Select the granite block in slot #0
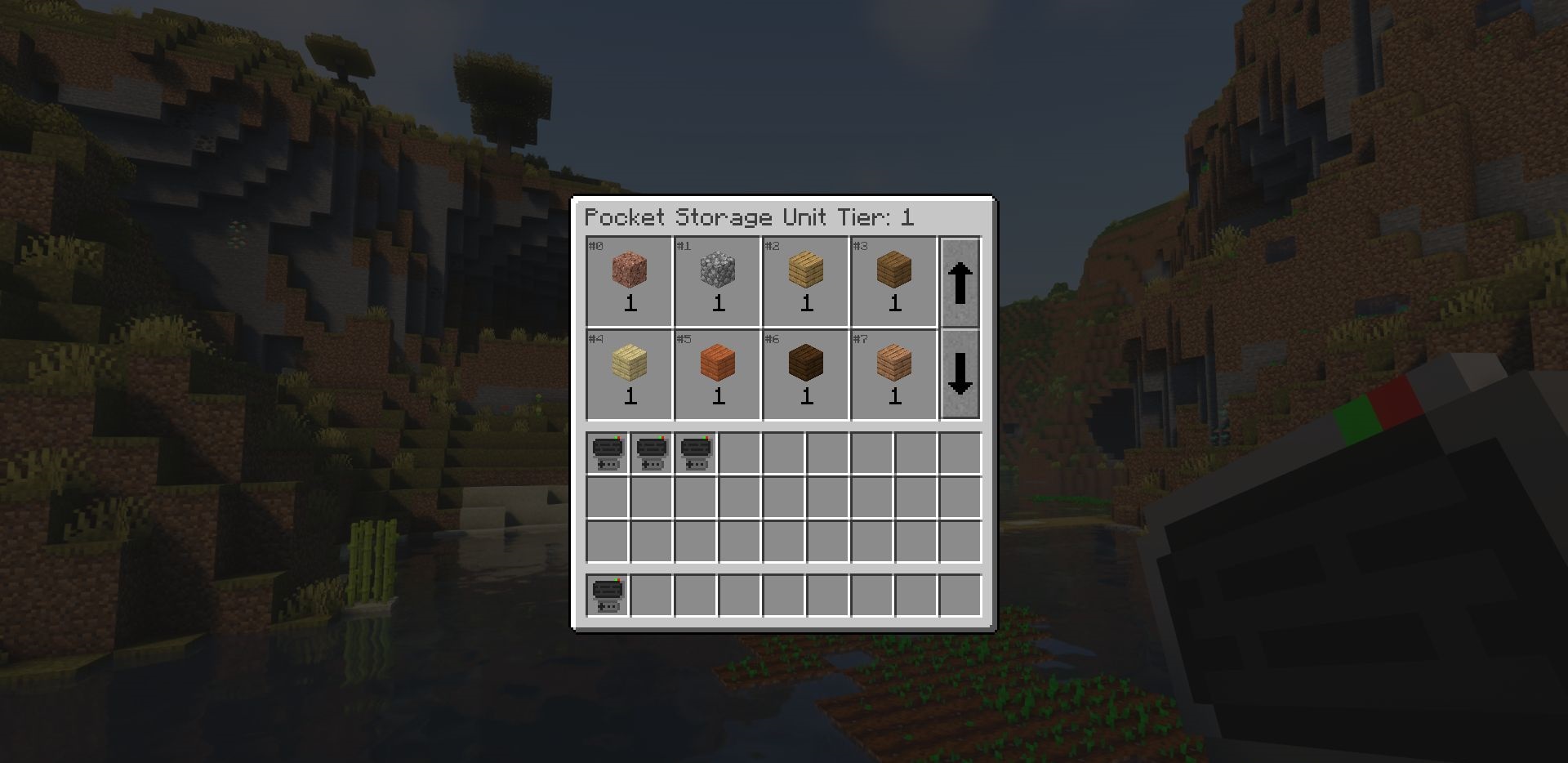Viewport: 1568px width, 763px height. (x=630, y=271)
